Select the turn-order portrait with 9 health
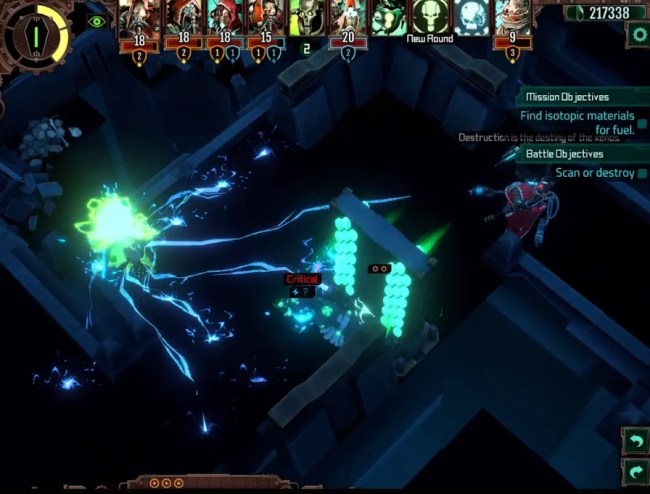The image size is (650, 494). (x=513, y=18)
